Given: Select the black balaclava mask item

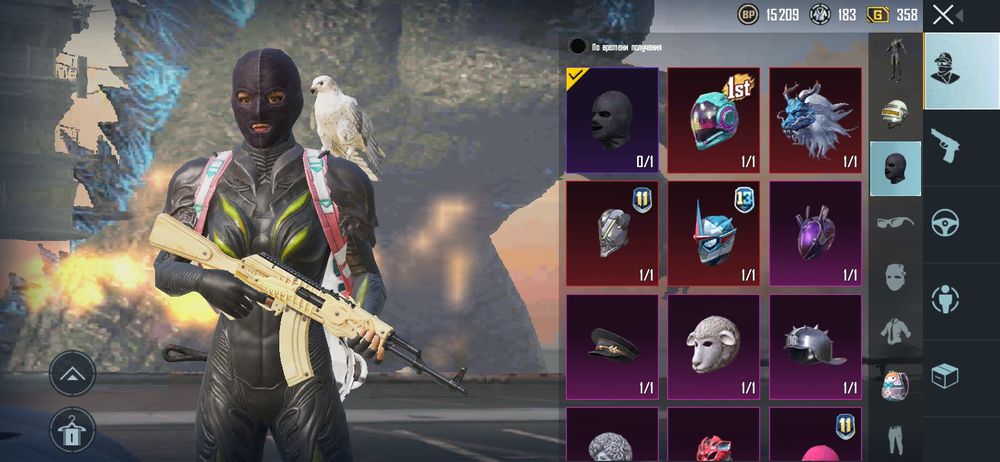Looking at the screenshot, I should coord(612,120).
